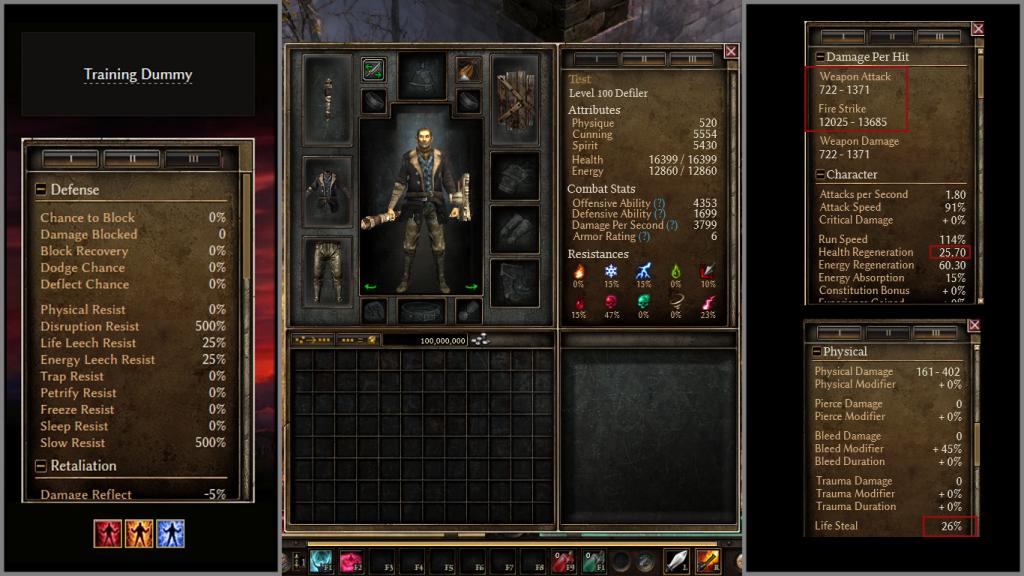Click the Offensive Ability help question mark
Viewport: 1024px width, 576px height.
pos(660,203)
